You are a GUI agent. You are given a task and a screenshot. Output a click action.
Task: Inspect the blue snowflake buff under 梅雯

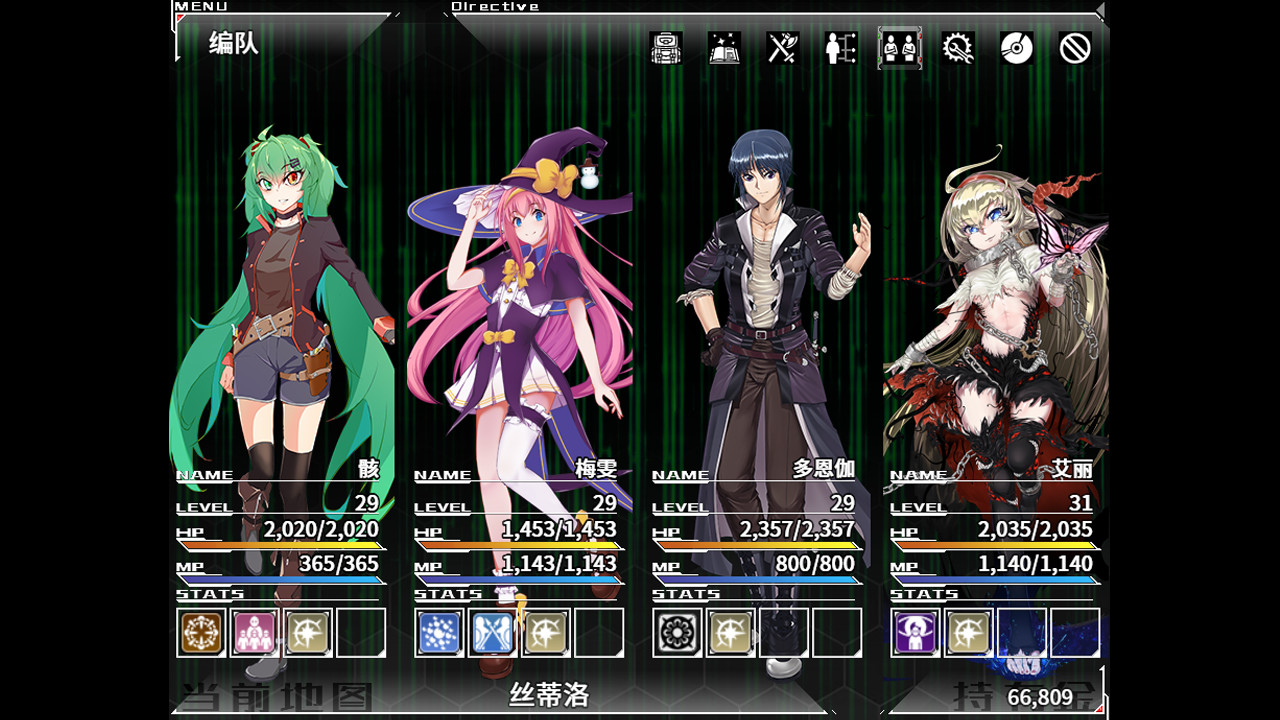point(438,633)
